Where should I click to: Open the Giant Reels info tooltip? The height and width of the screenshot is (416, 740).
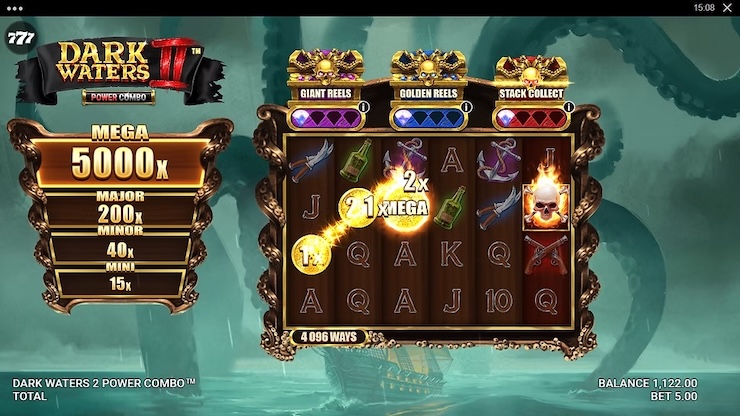(363, 107)
